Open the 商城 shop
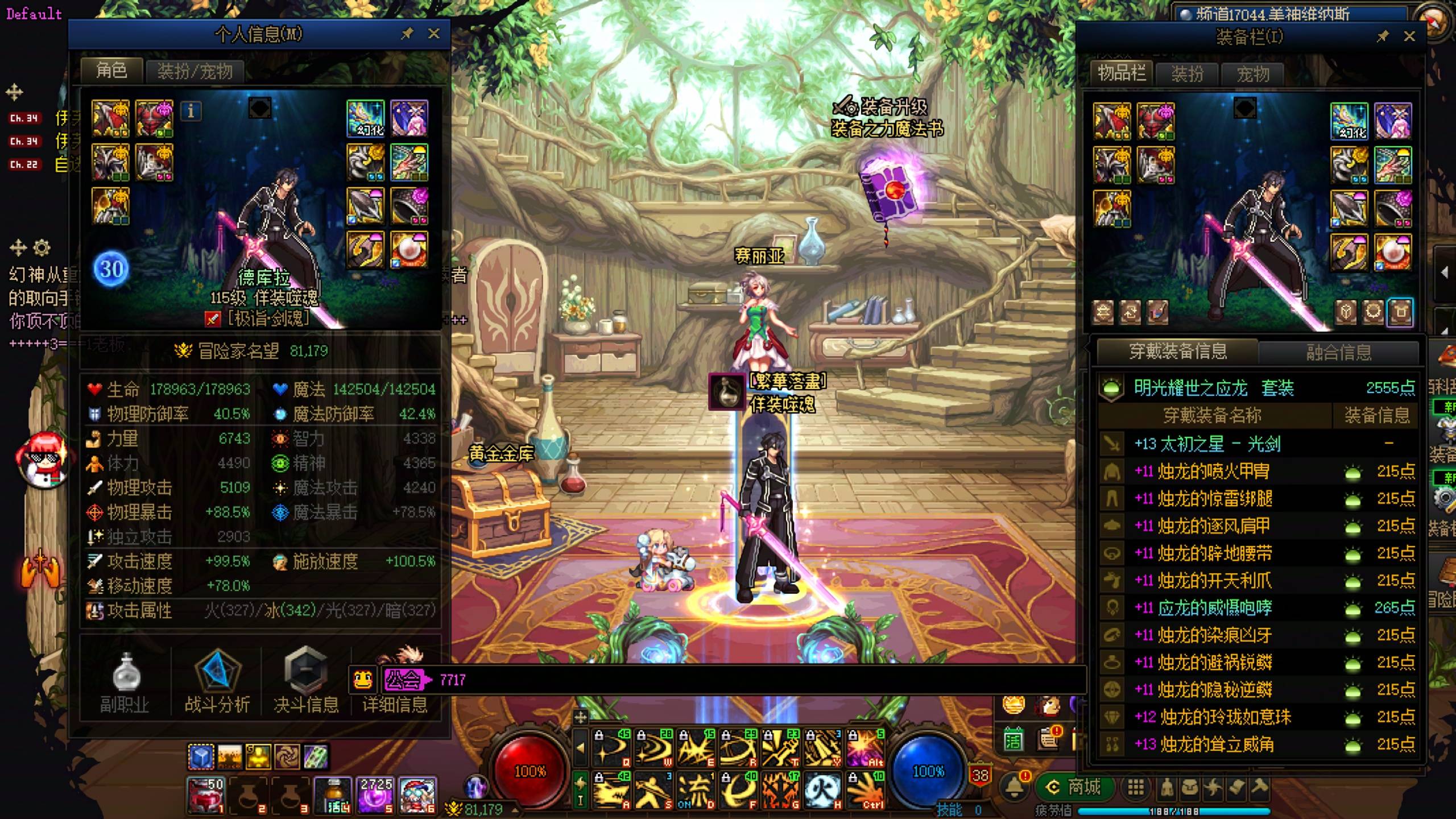 point(1075,787)
